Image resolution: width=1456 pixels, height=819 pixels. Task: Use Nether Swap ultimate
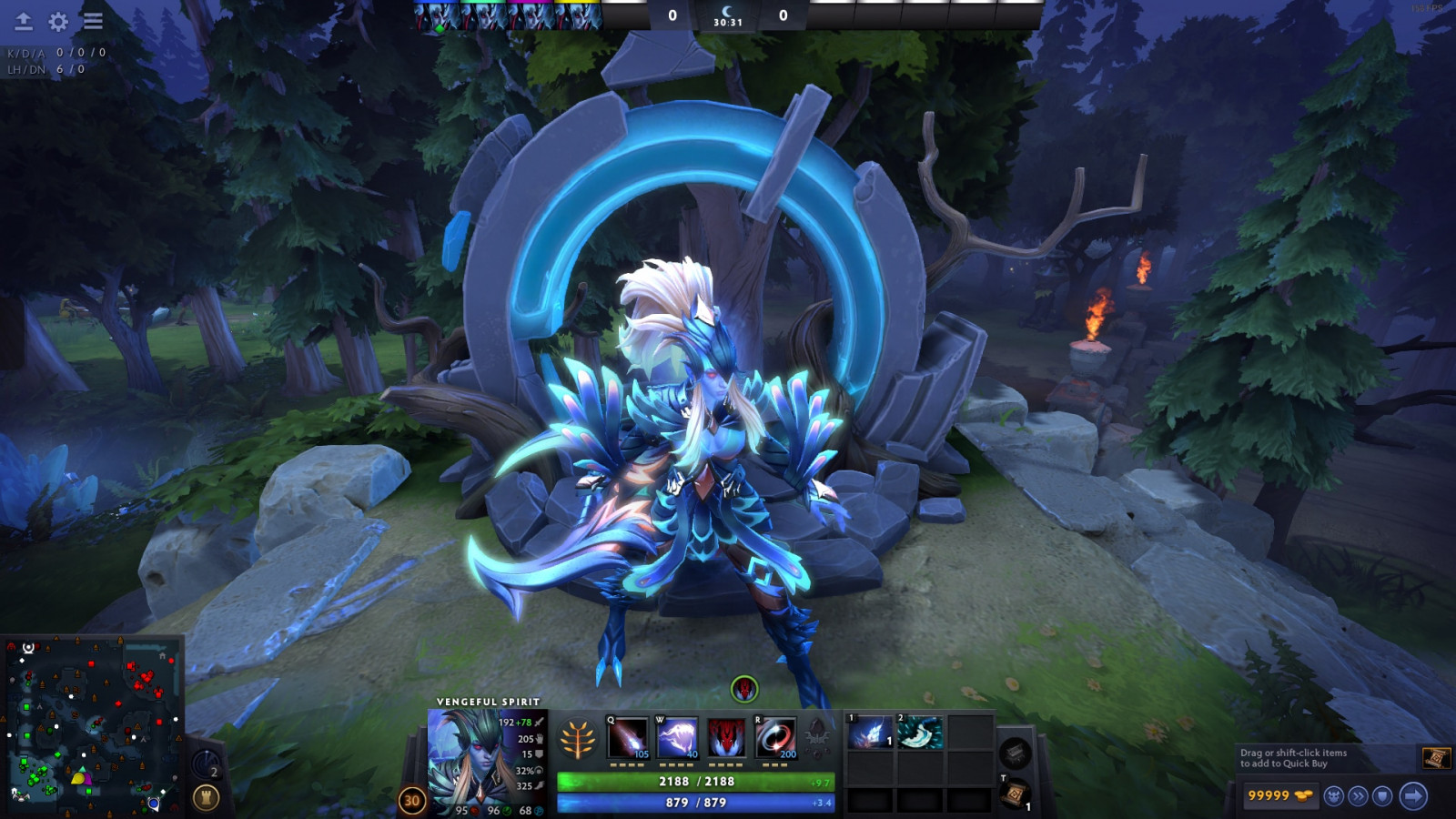click(775, 737)
